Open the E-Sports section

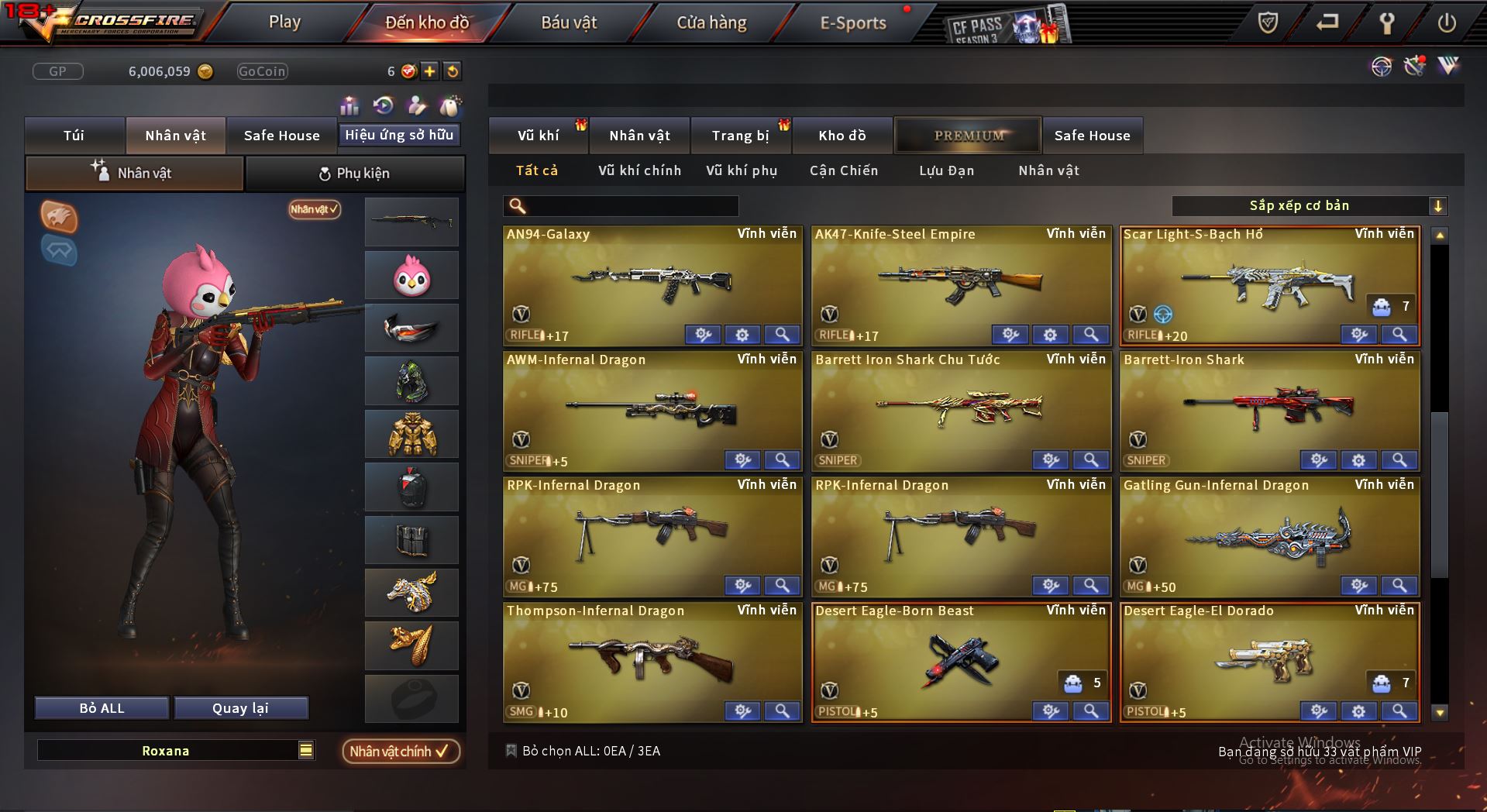[852, 23]
